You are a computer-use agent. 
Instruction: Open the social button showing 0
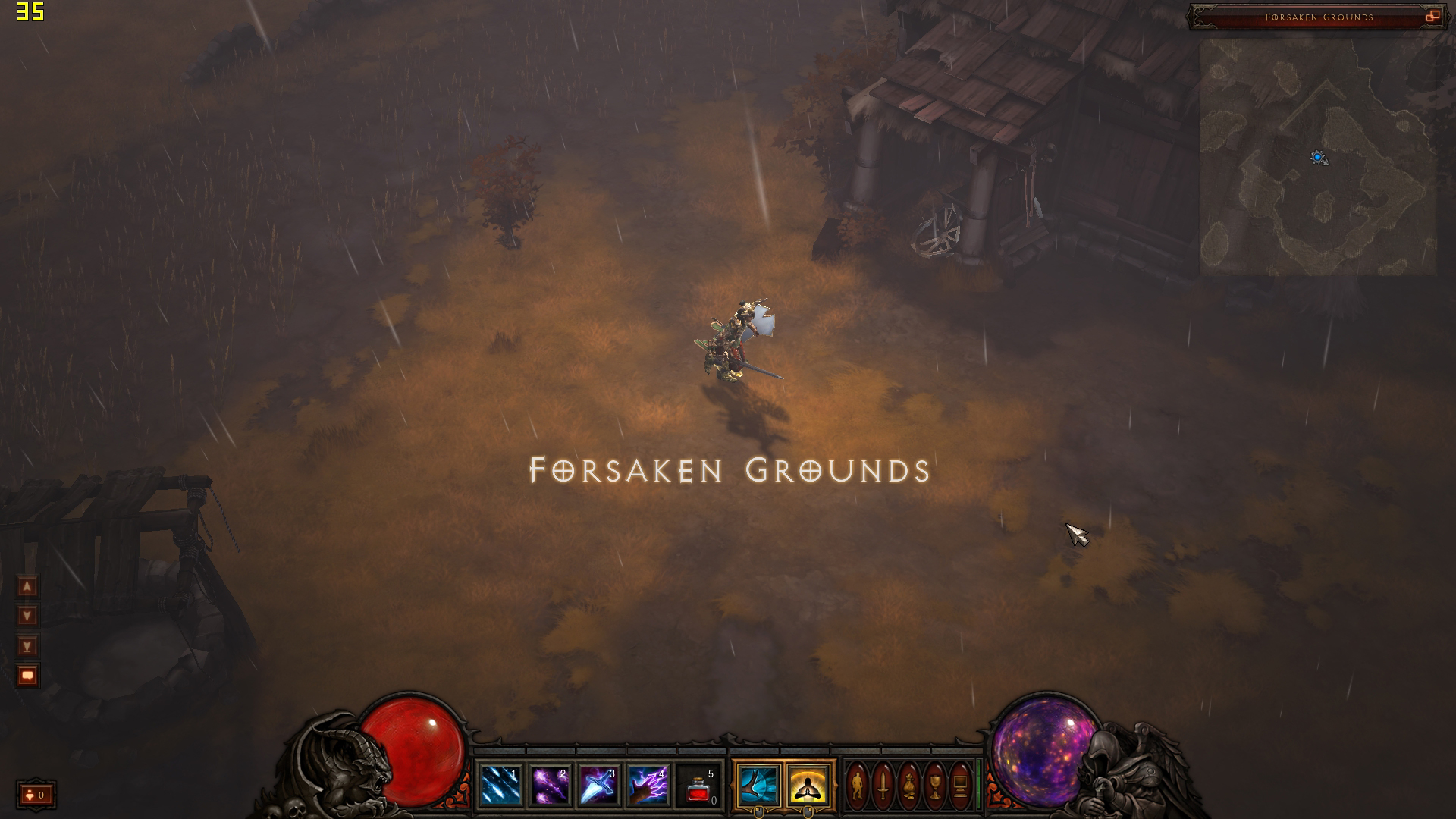click(x=36, y=795)
